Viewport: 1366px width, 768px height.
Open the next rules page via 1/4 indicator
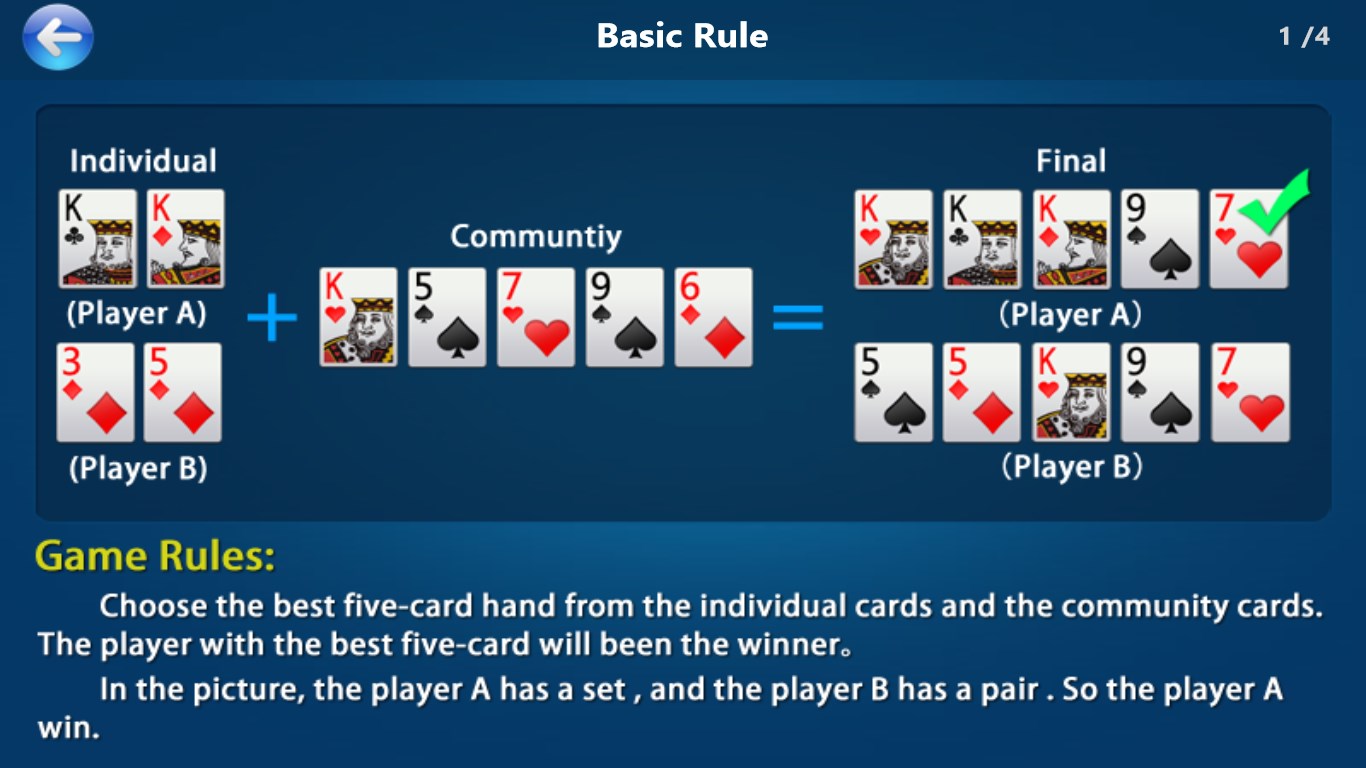tap(1304, 33)
